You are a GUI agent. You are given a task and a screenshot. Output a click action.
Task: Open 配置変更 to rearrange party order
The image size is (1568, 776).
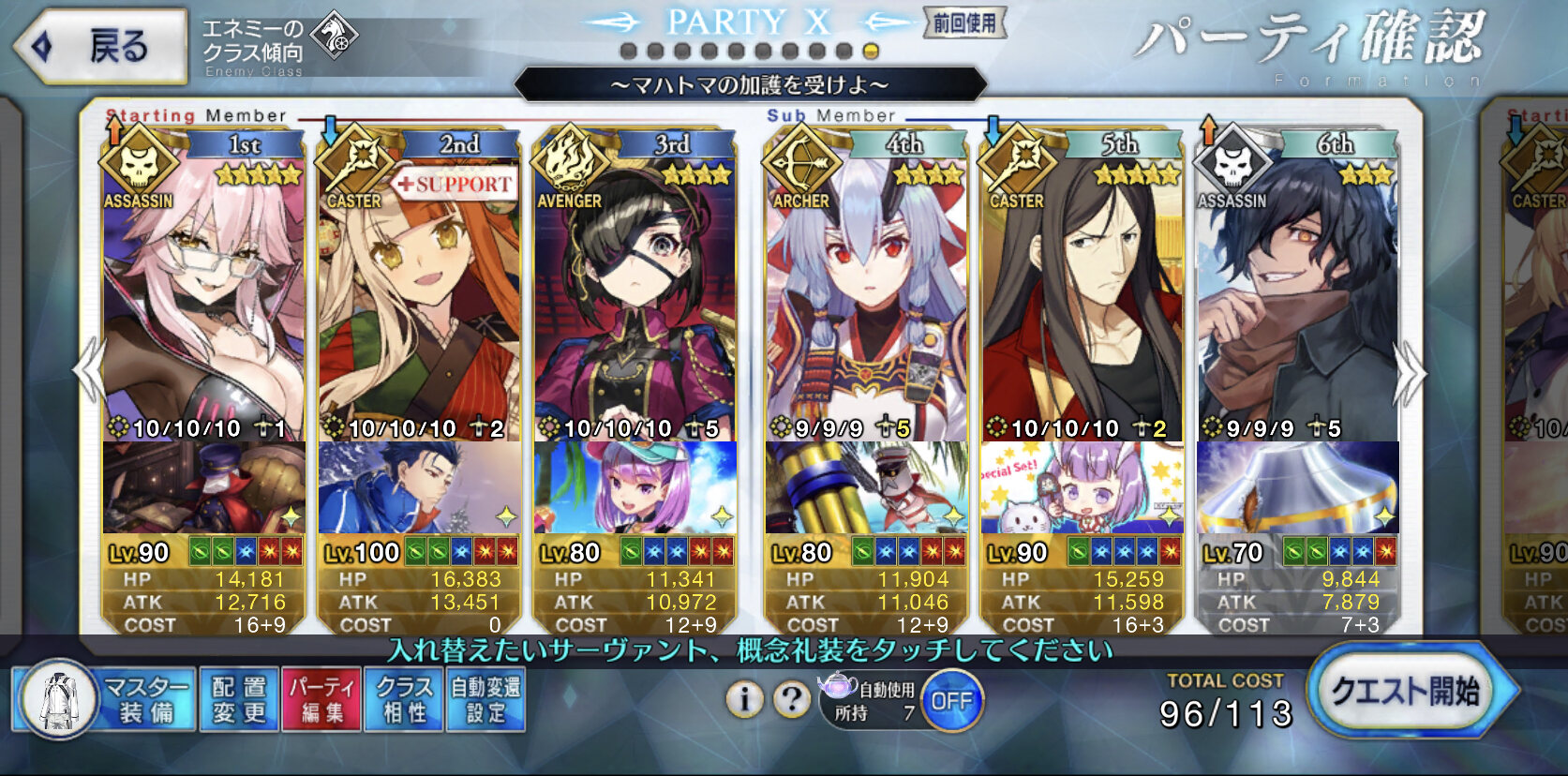click(x=239, y=700)
